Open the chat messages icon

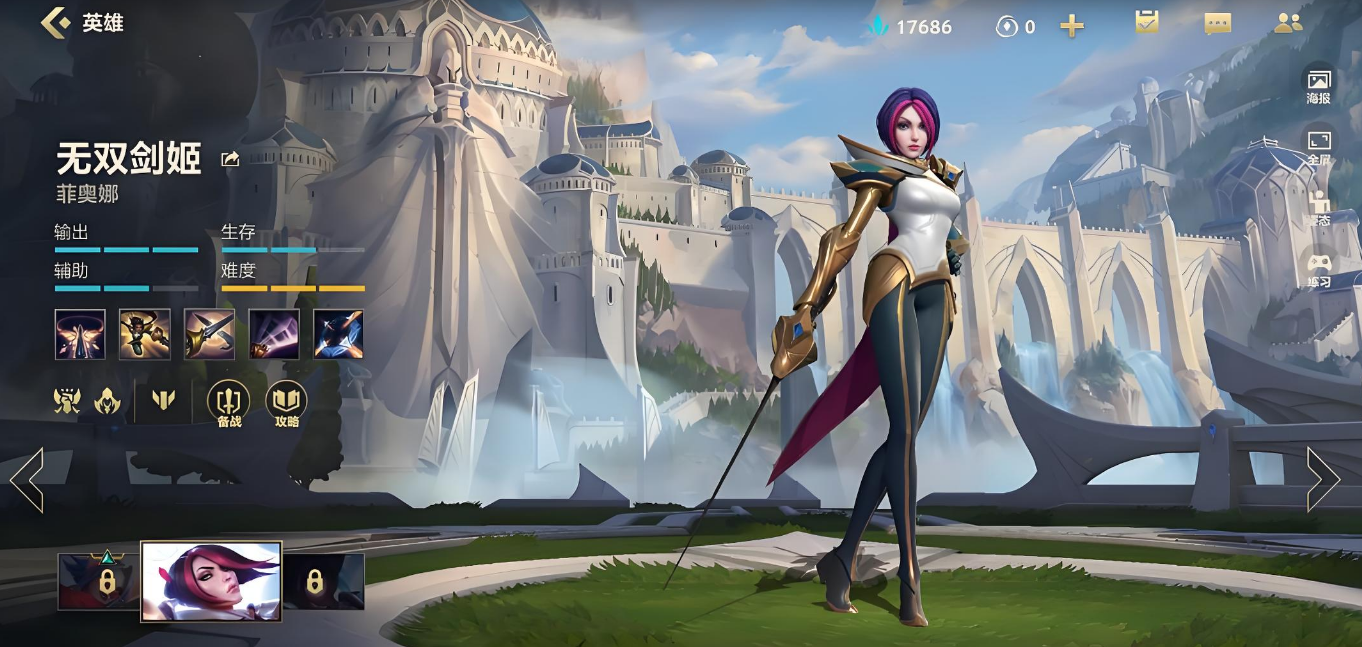point(1217,24)
